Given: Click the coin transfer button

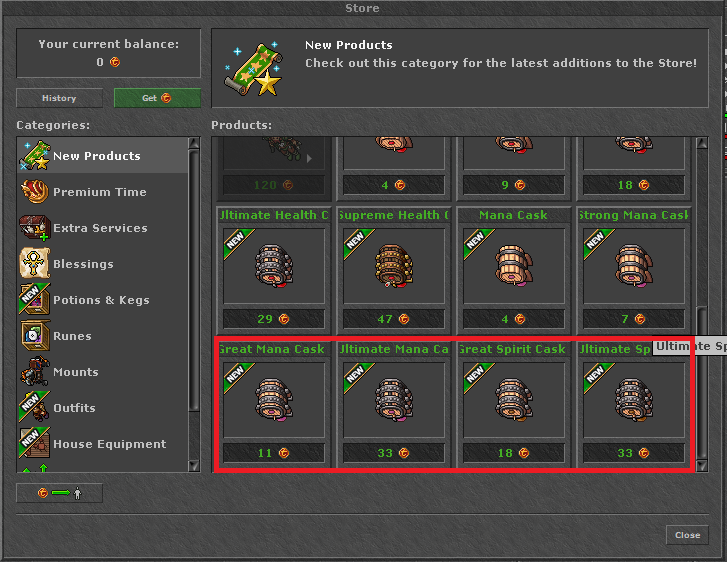Looking at the screenshot, I should 59,493.
